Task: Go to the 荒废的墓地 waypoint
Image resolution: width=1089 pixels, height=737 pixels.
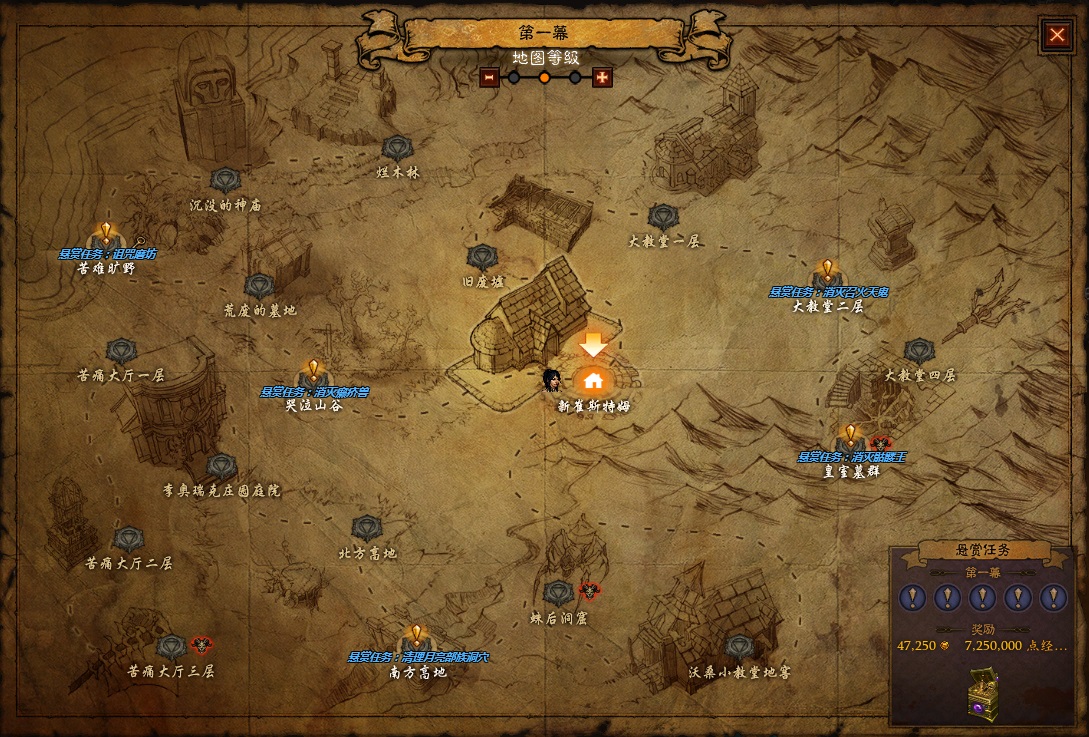Action: (x=259, y=287)
